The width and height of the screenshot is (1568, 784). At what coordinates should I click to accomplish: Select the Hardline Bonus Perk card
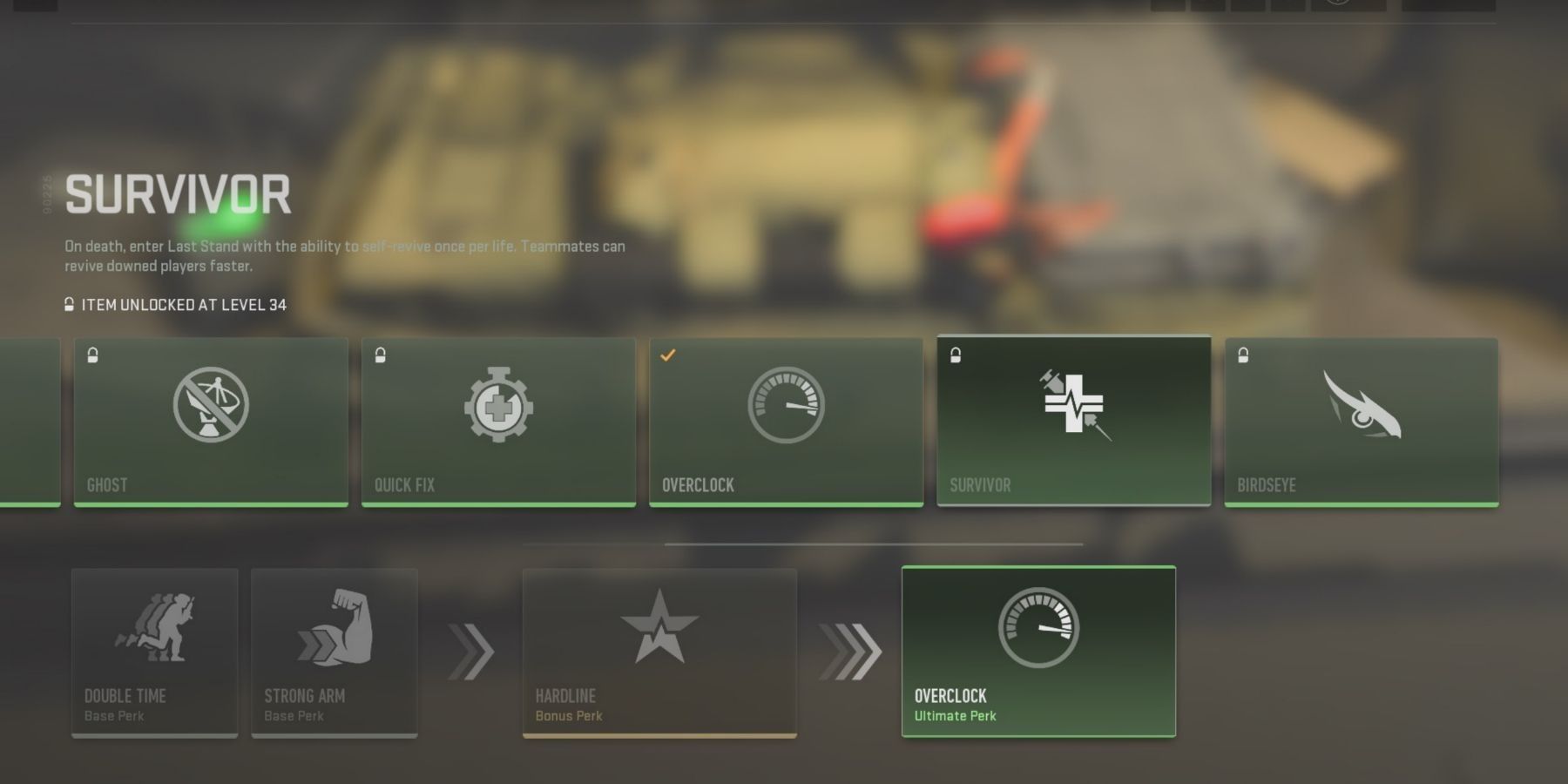tap(659, 653)
